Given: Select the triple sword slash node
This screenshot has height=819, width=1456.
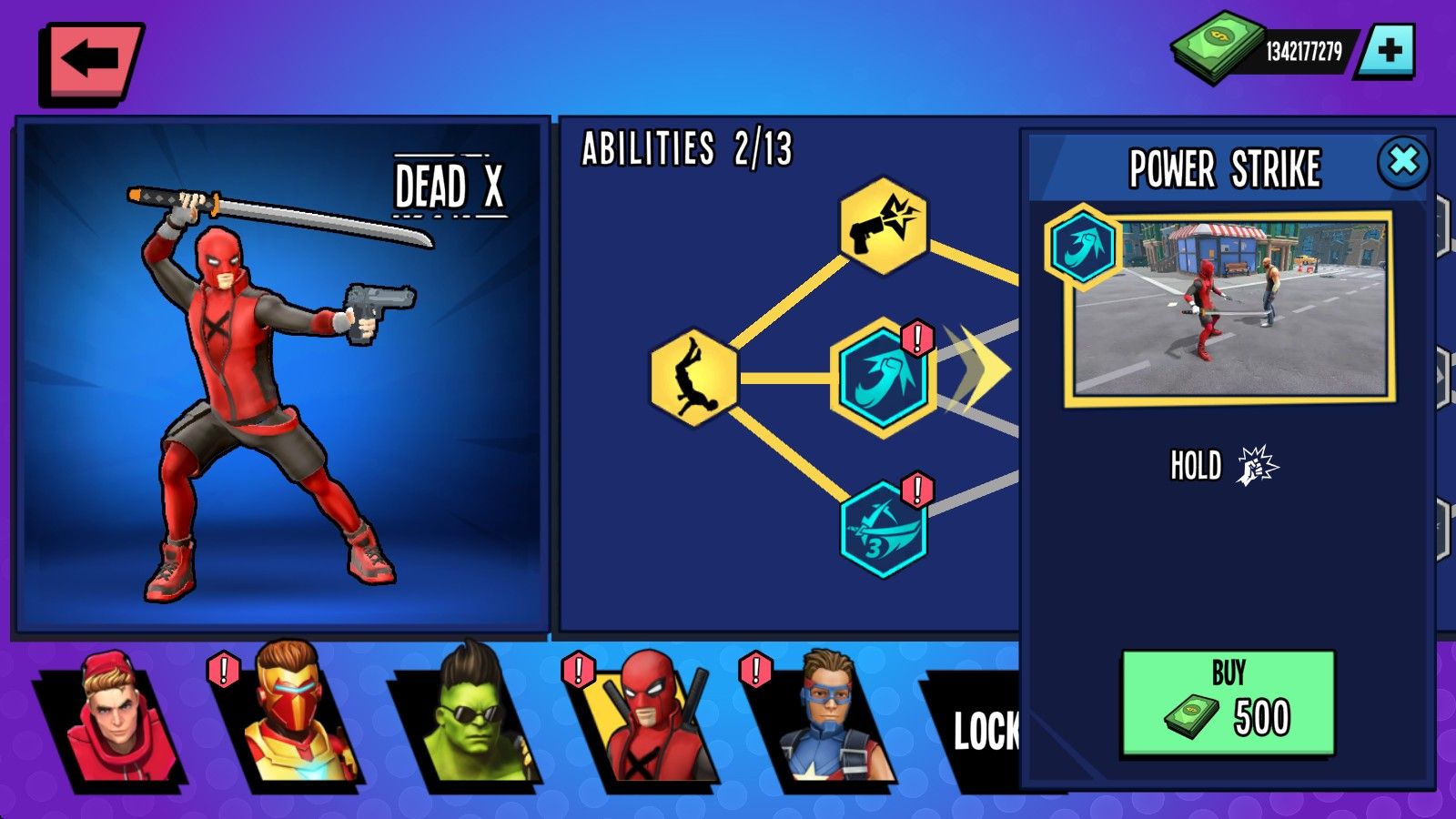Looking at the screenshot, I should (883, 530).
